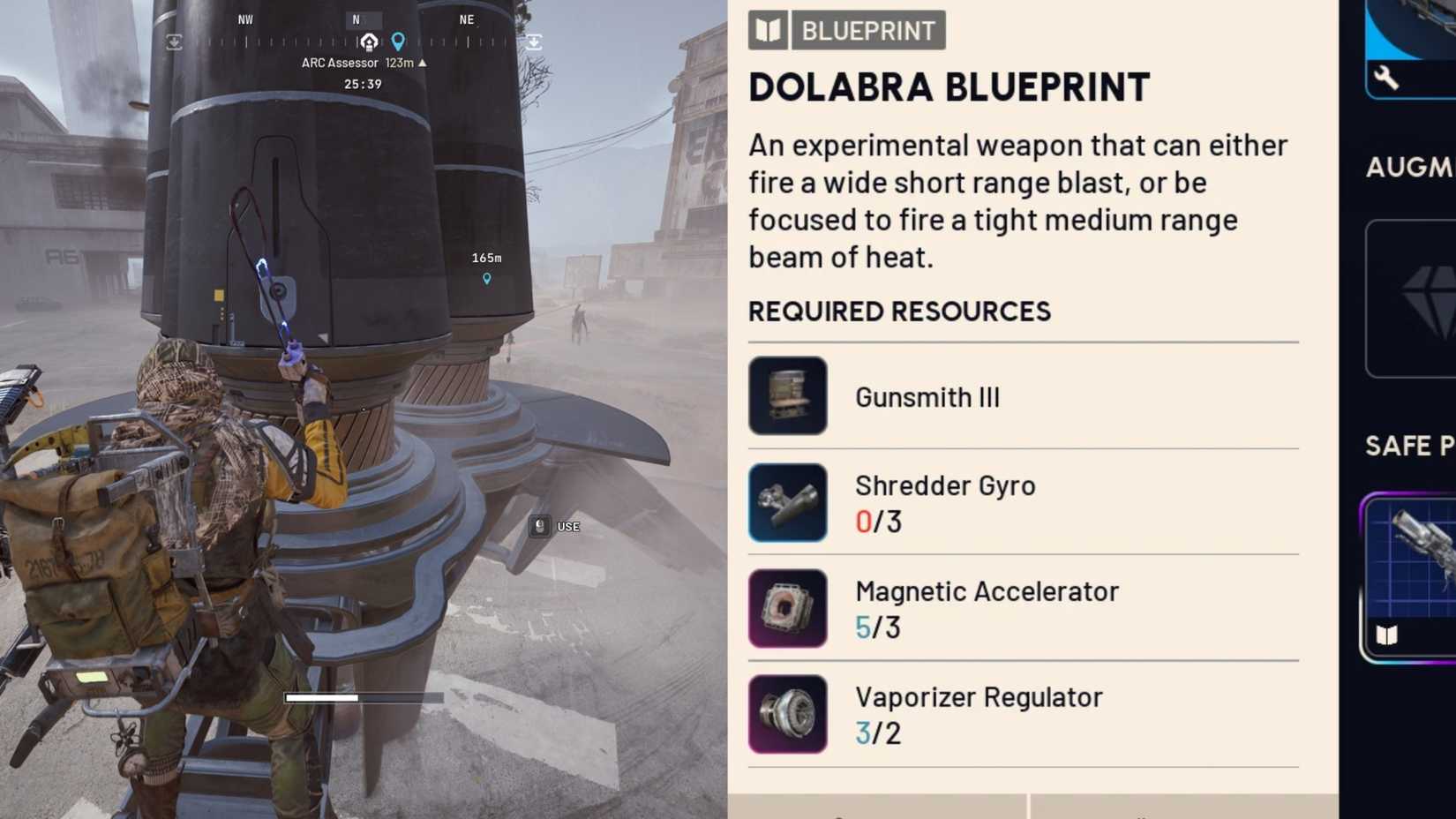Select the Gunsmith III resource icon
This screenshot has width=1456, height=819.
(787, 396)
